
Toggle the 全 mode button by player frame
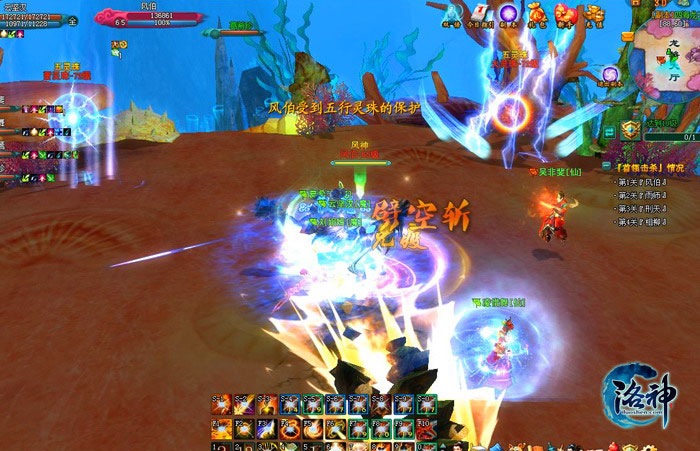(x=72, y=20)
